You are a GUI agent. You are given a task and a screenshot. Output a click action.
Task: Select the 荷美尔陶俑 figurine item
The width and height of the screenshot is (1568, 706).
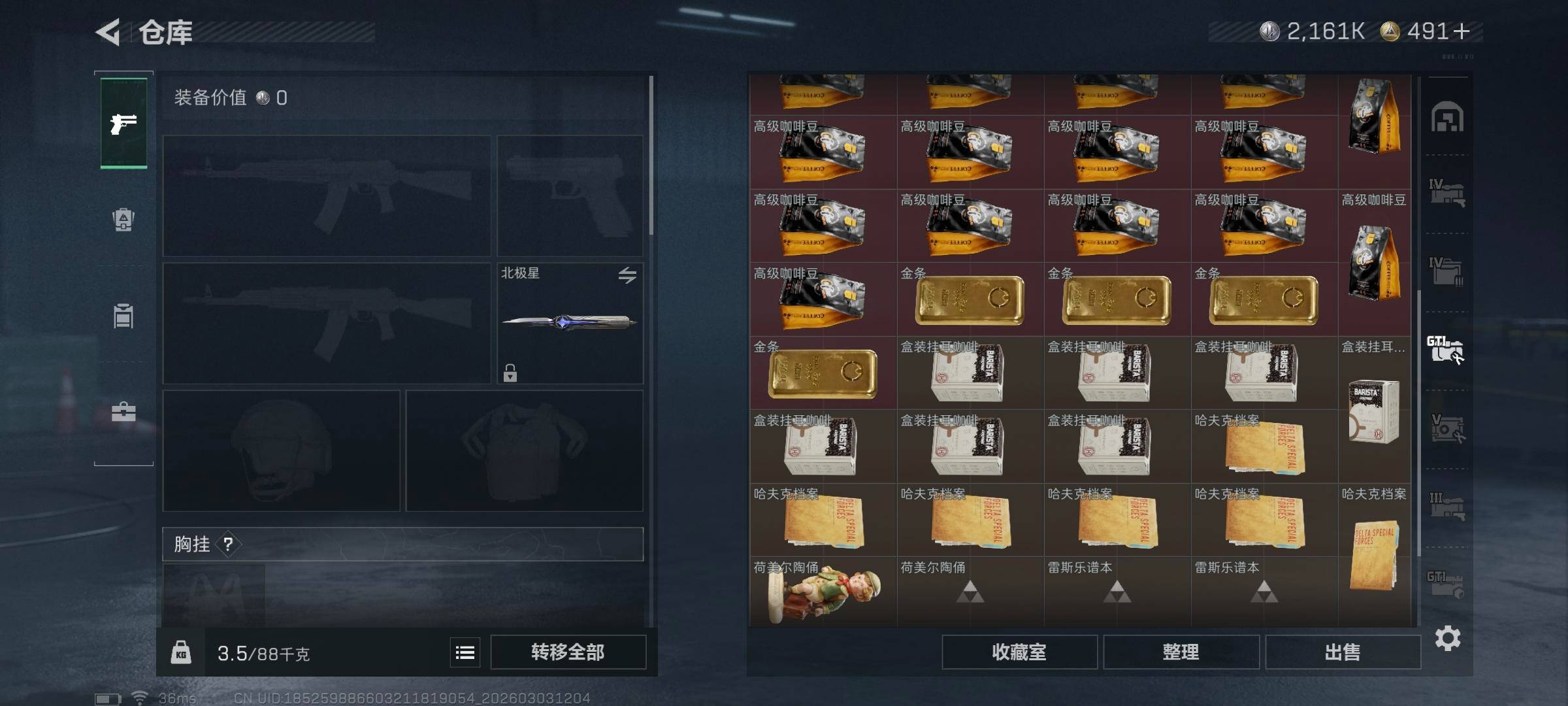coord(823,592)
